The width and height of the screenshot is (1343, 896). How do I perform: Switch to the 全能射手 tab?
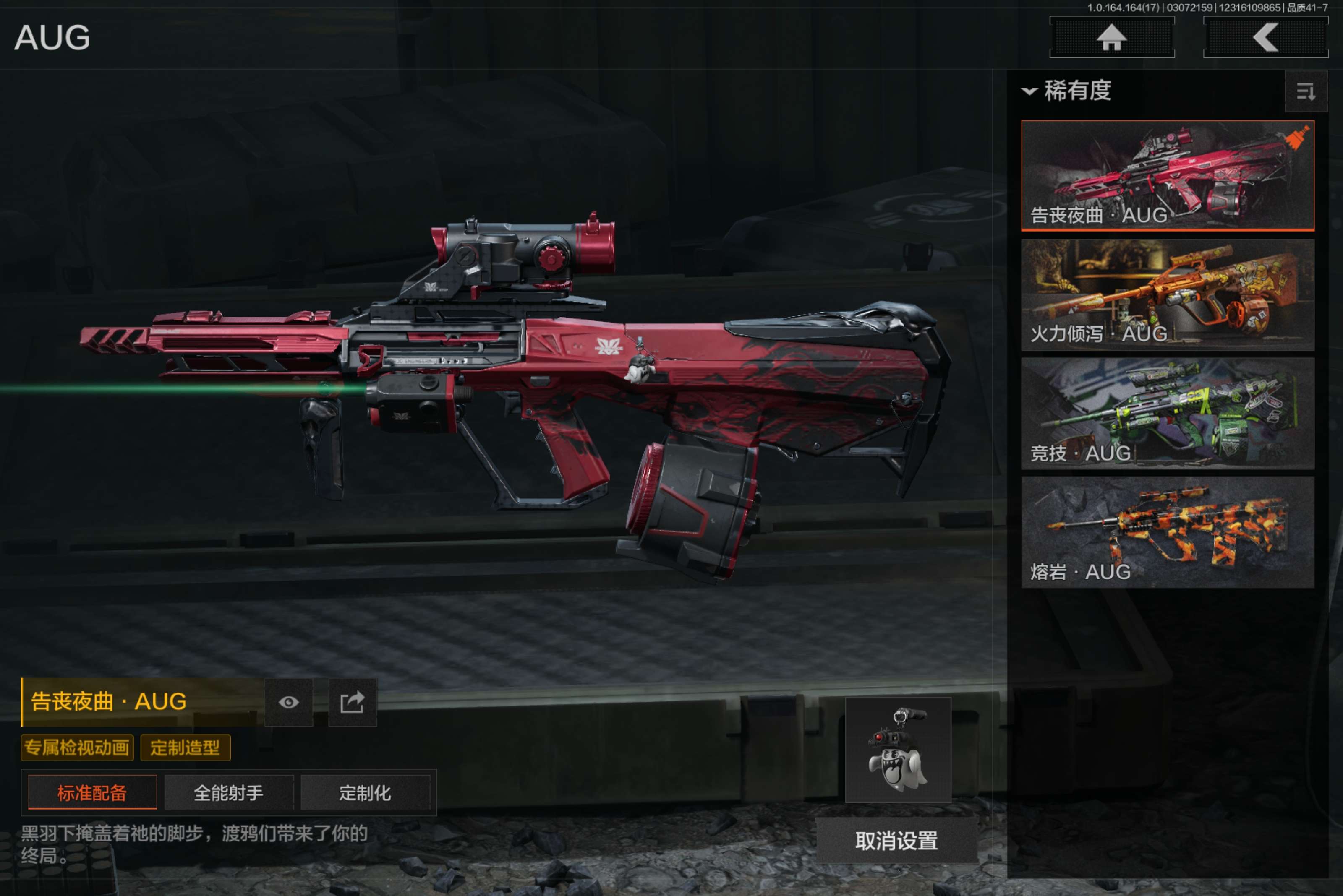coord(229,792)
